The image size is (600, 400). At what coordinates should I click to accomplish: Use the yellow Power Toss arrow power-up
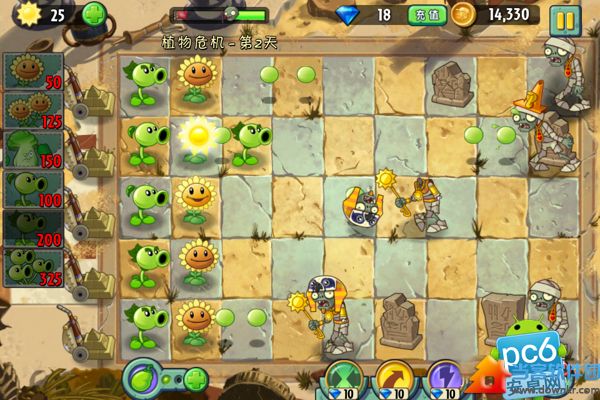click(x=393, y=380)
